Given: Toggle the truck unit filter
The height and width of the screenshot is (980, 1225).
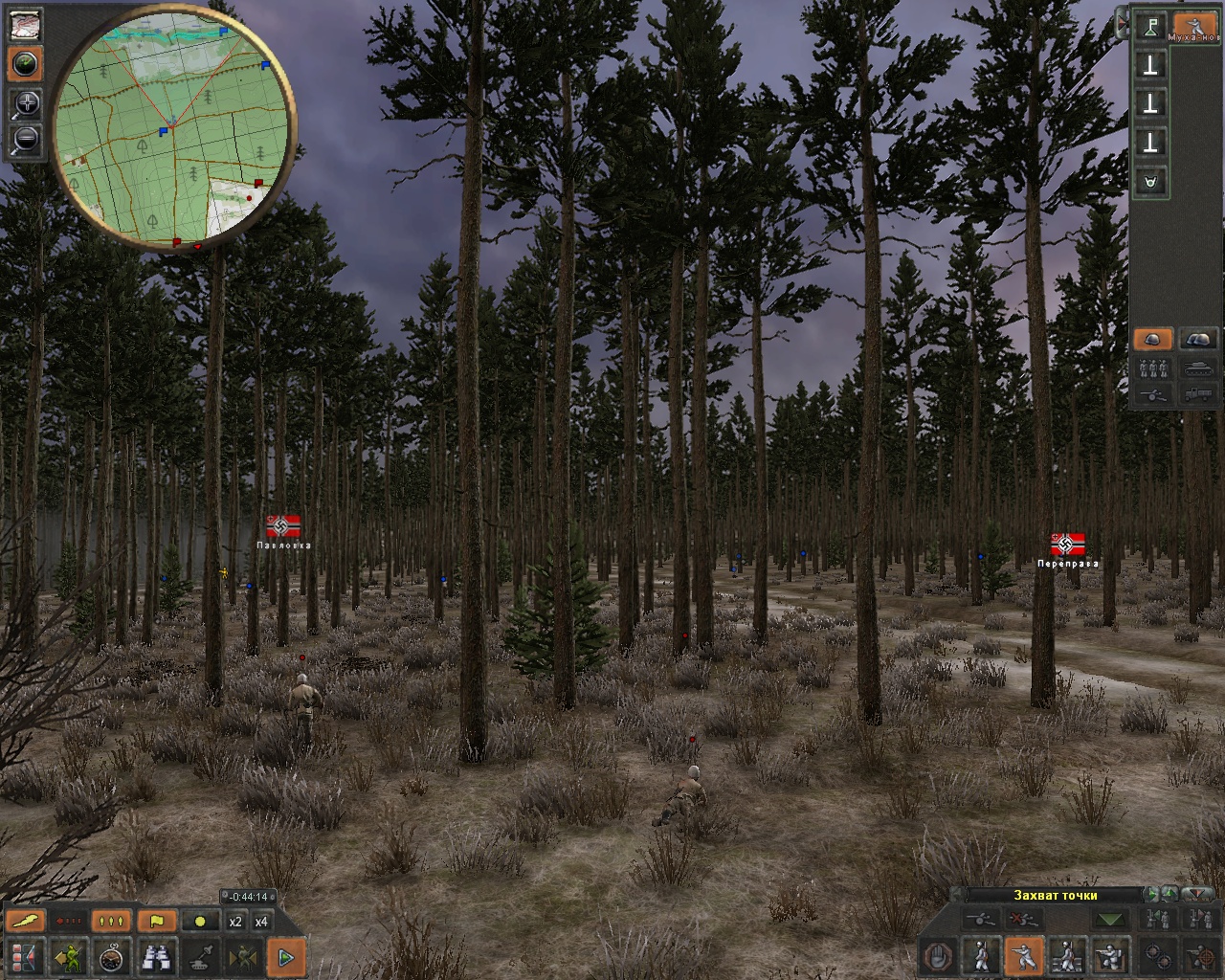Looking at the screenshot, I should [1198, 392].
